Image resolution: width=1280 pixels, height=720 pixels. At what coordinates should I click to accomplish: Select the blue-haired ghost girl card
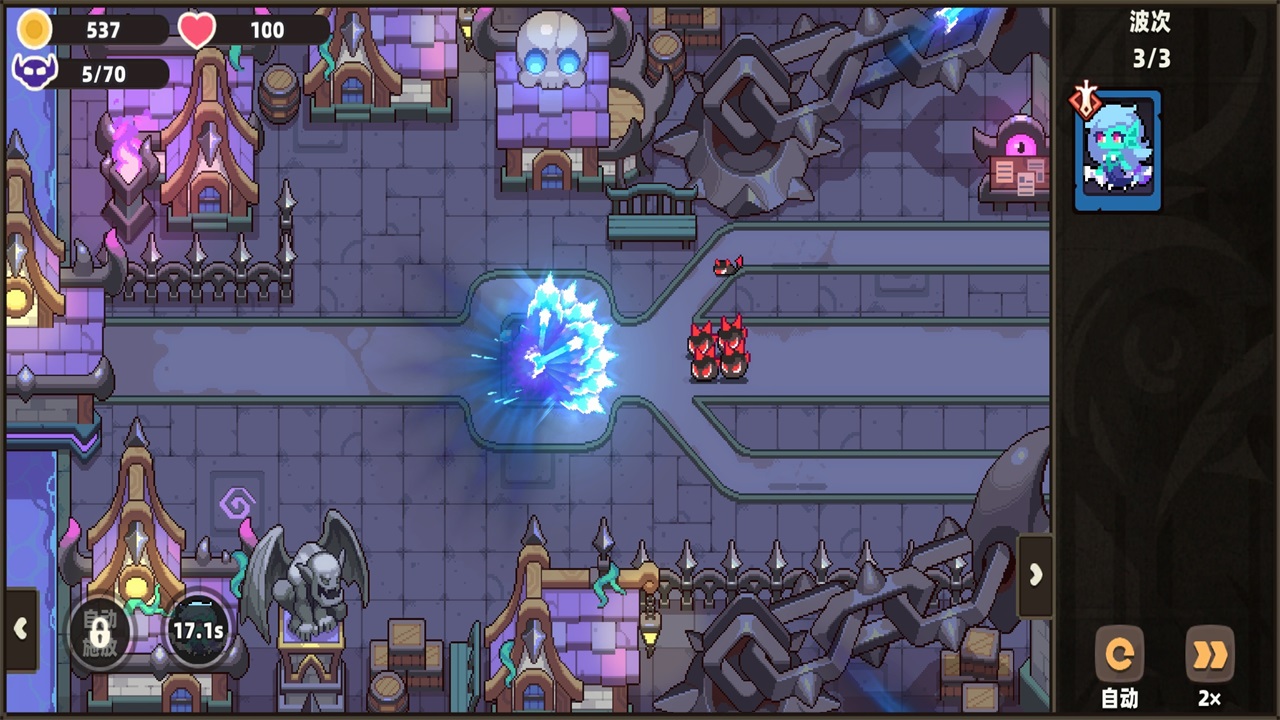(1118, 151)
